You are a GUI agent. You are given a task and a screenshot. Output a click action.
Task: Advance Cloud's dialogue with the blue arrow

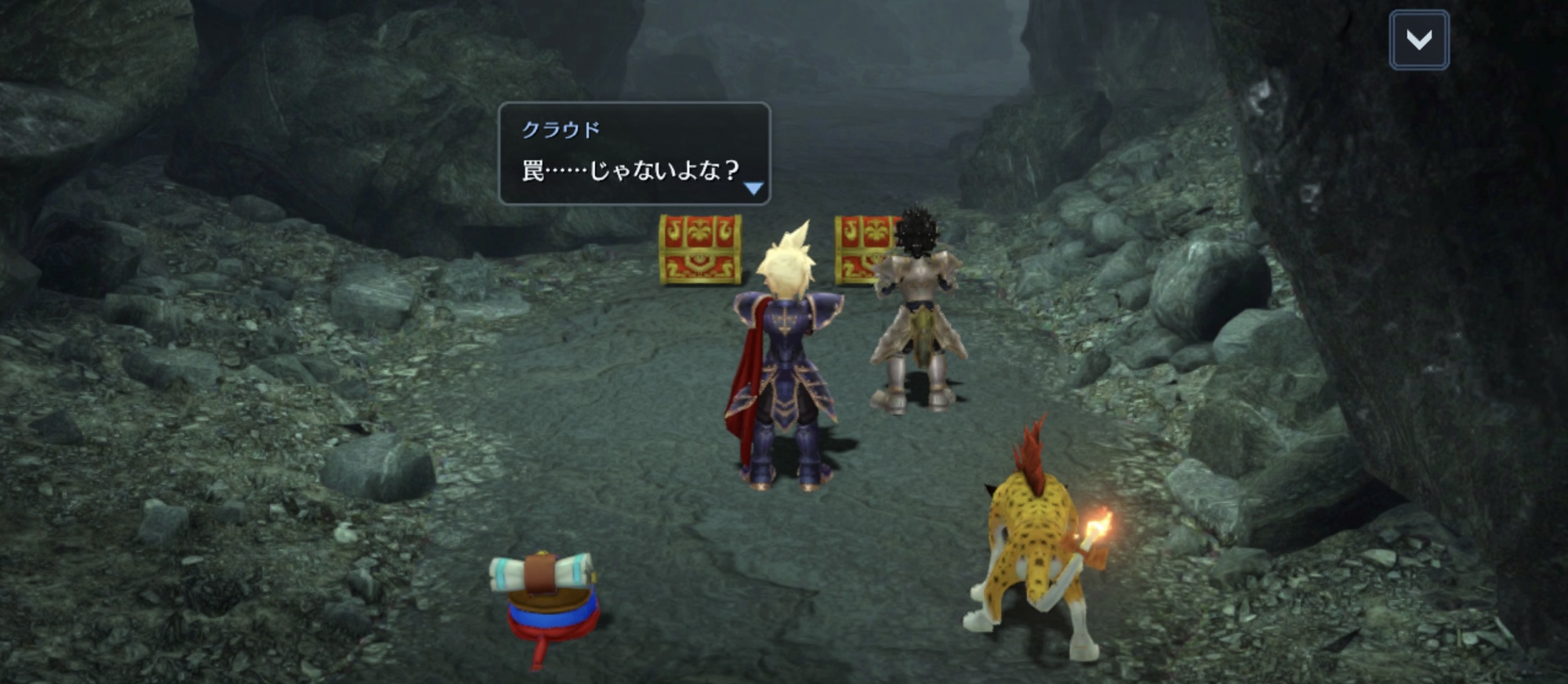753,188
